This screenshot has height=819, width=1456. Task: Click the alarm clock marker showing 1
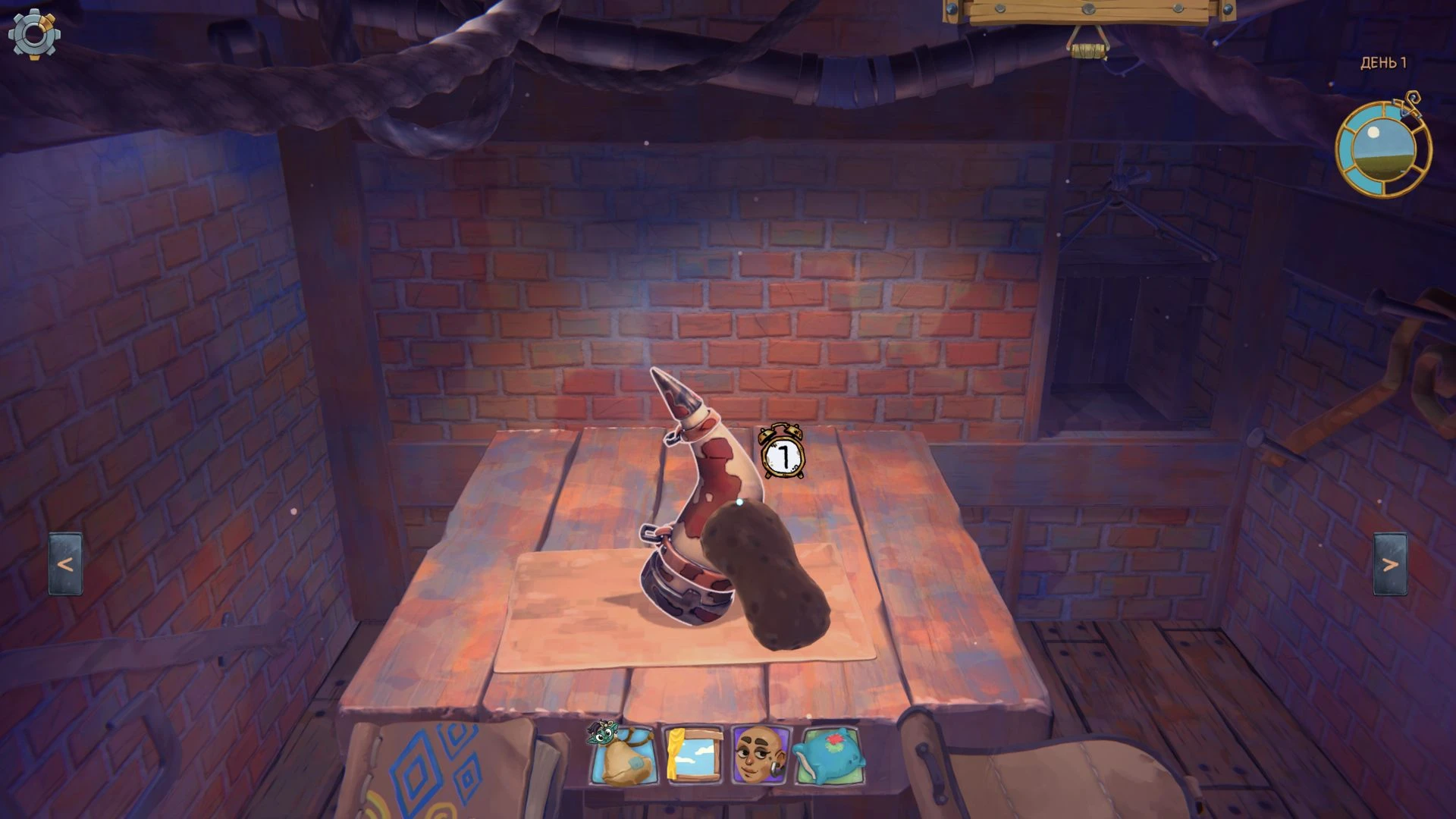click(783, 453)
